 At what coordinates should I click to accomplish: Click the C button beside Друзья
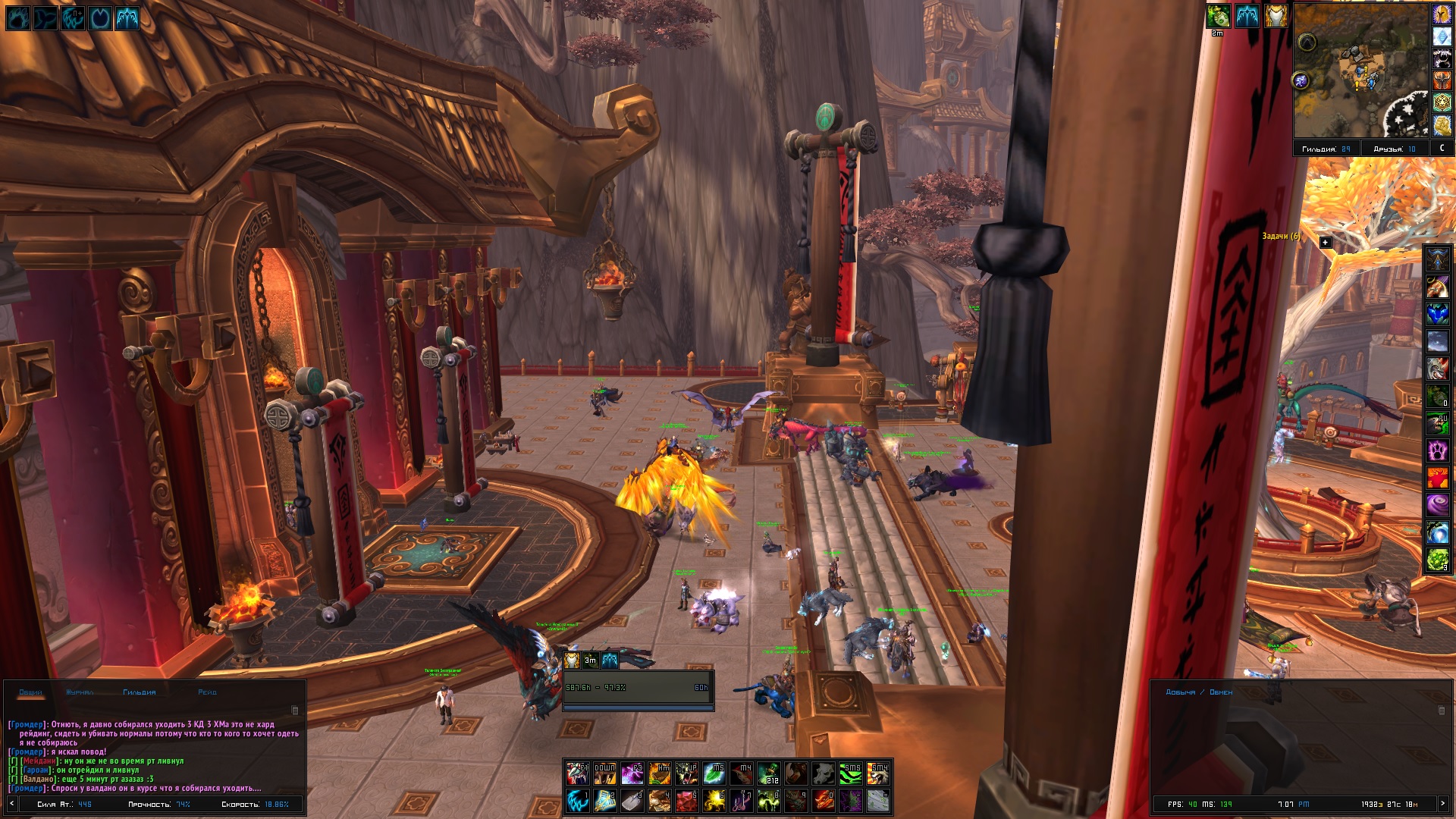pos(1442,149)
